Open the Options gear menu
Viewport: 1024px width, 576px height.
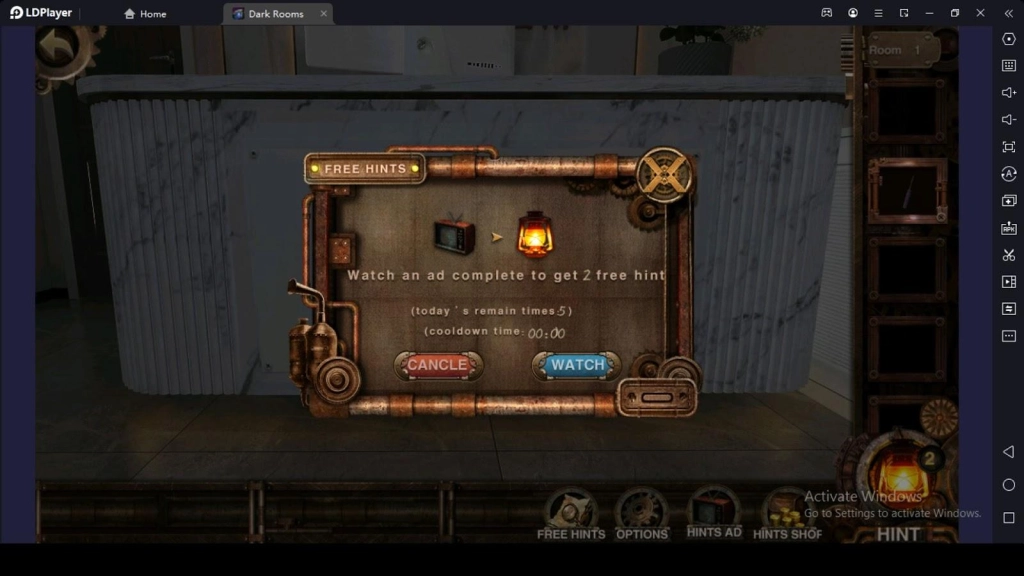pos(641,513)
